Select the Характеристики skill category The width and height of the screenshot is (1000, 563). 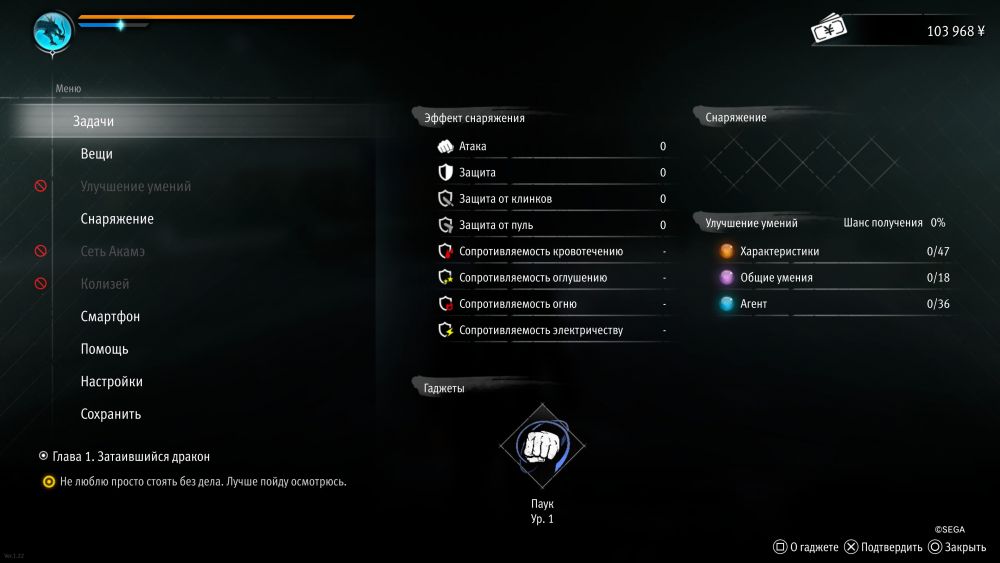pyautogui.click(x=779, y=252)
